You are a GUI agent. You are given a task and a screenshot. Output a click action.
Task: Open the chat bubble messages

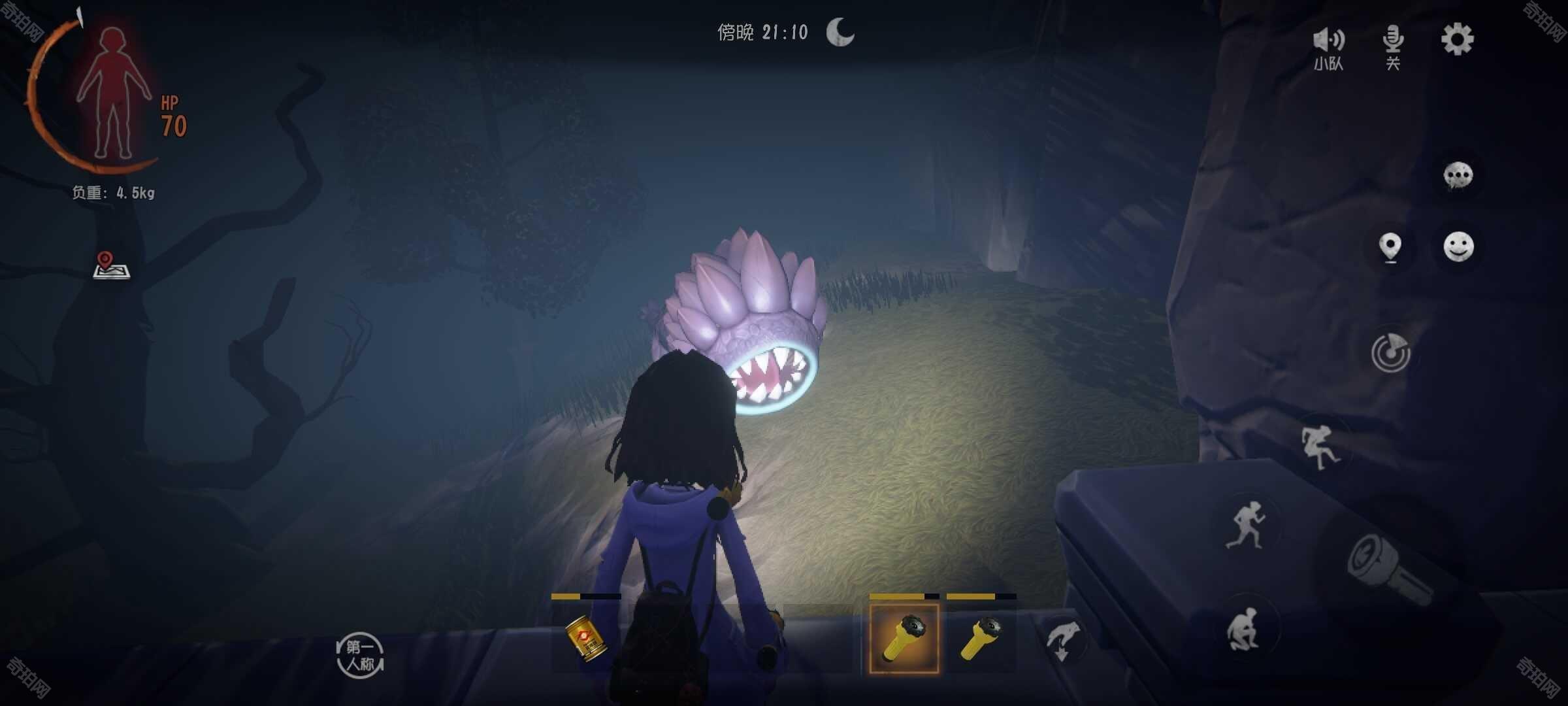pos(1458,176)
